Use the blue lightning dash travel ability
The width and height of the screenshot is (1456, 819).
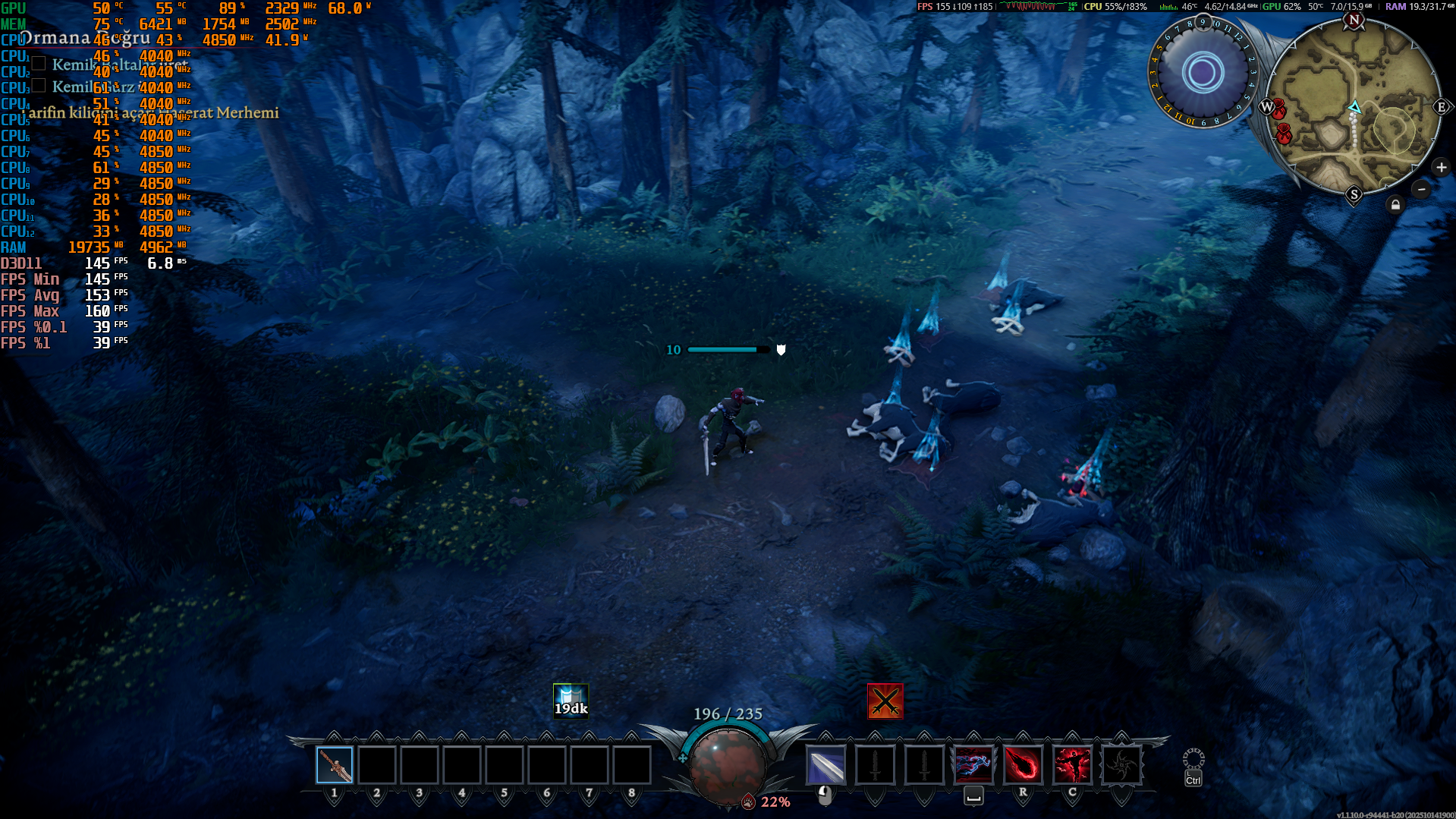point(973,765)
